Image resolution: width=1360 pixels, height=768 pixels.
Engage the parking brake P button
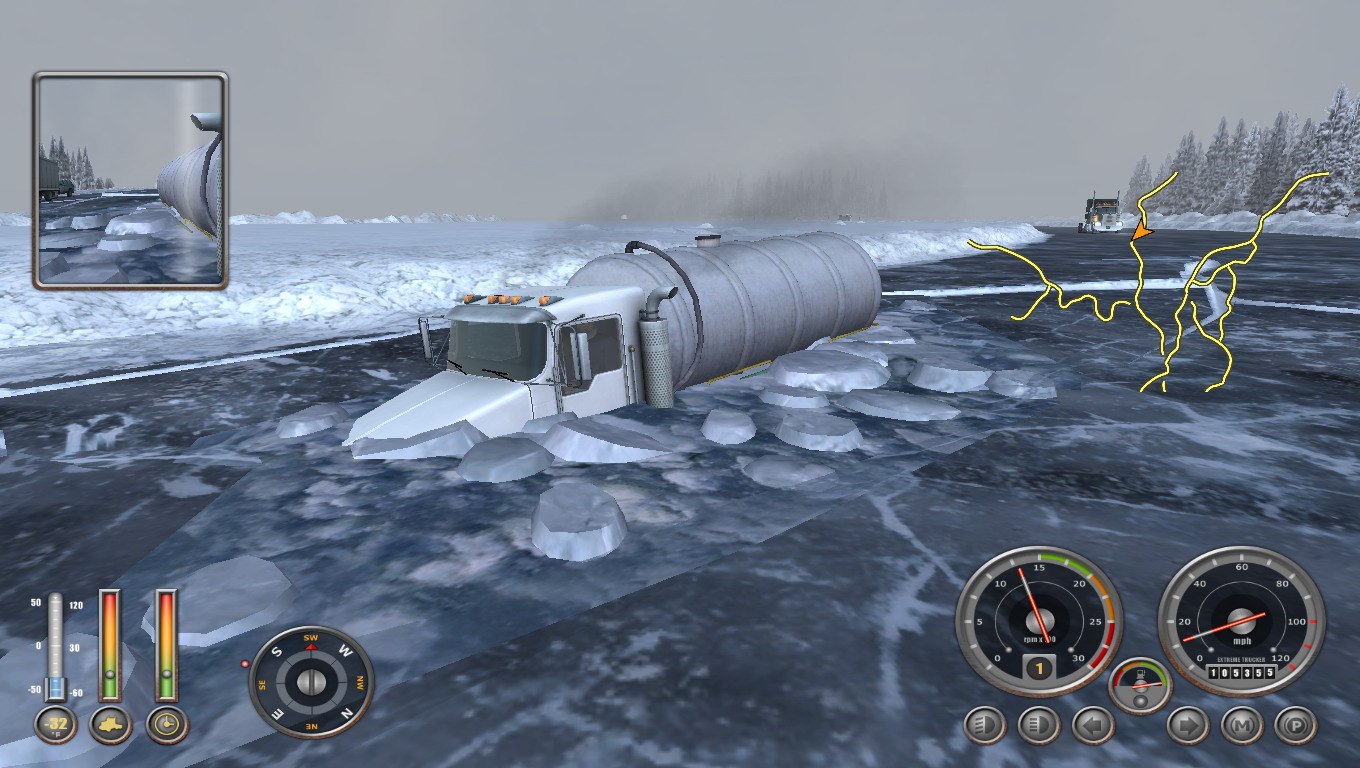coord(1296,725)
